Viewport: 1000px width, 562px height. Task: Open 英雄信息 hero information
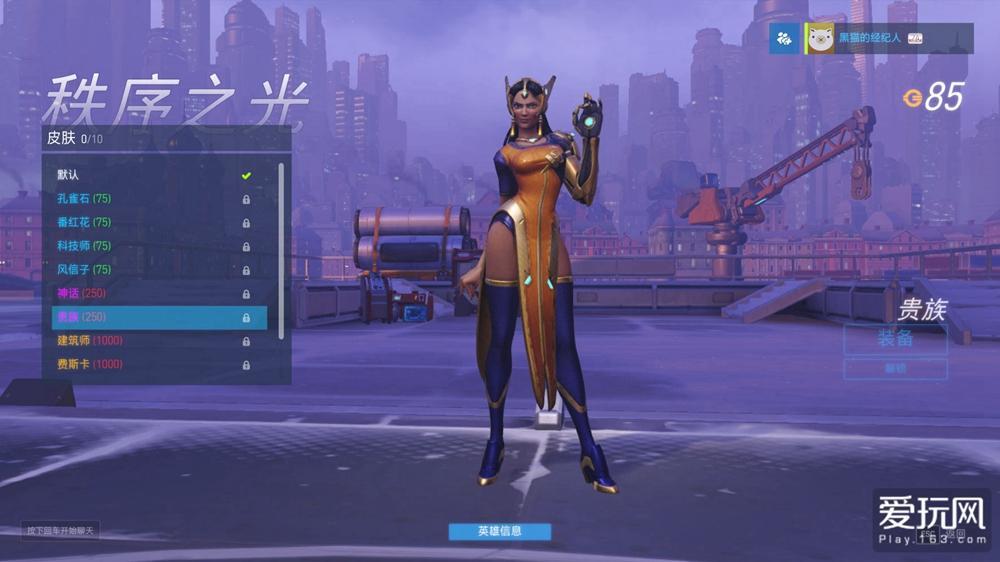point(499,531)
